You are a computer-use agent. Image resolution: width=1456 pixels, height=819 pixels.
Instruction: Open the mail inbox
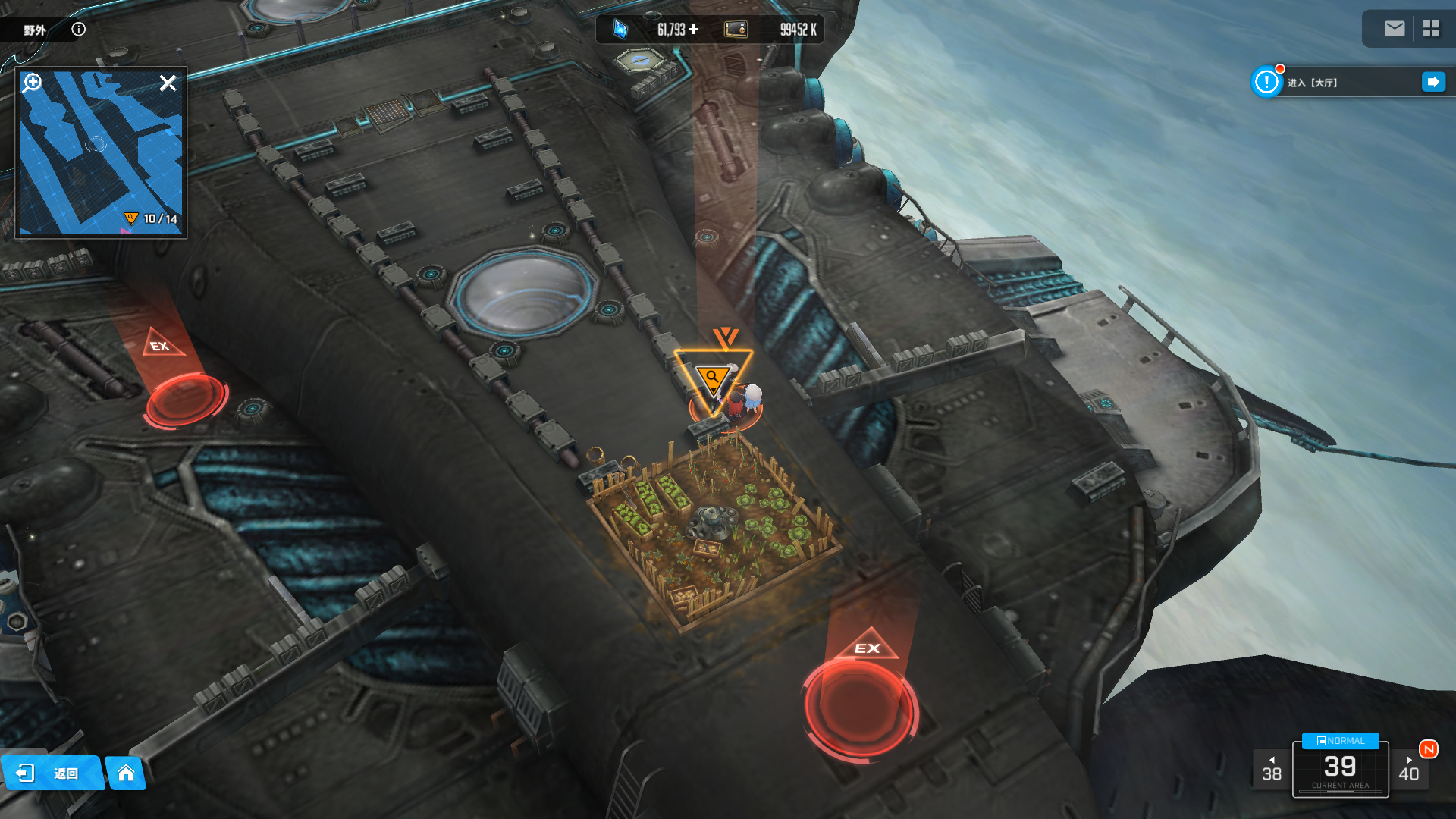1394,29
